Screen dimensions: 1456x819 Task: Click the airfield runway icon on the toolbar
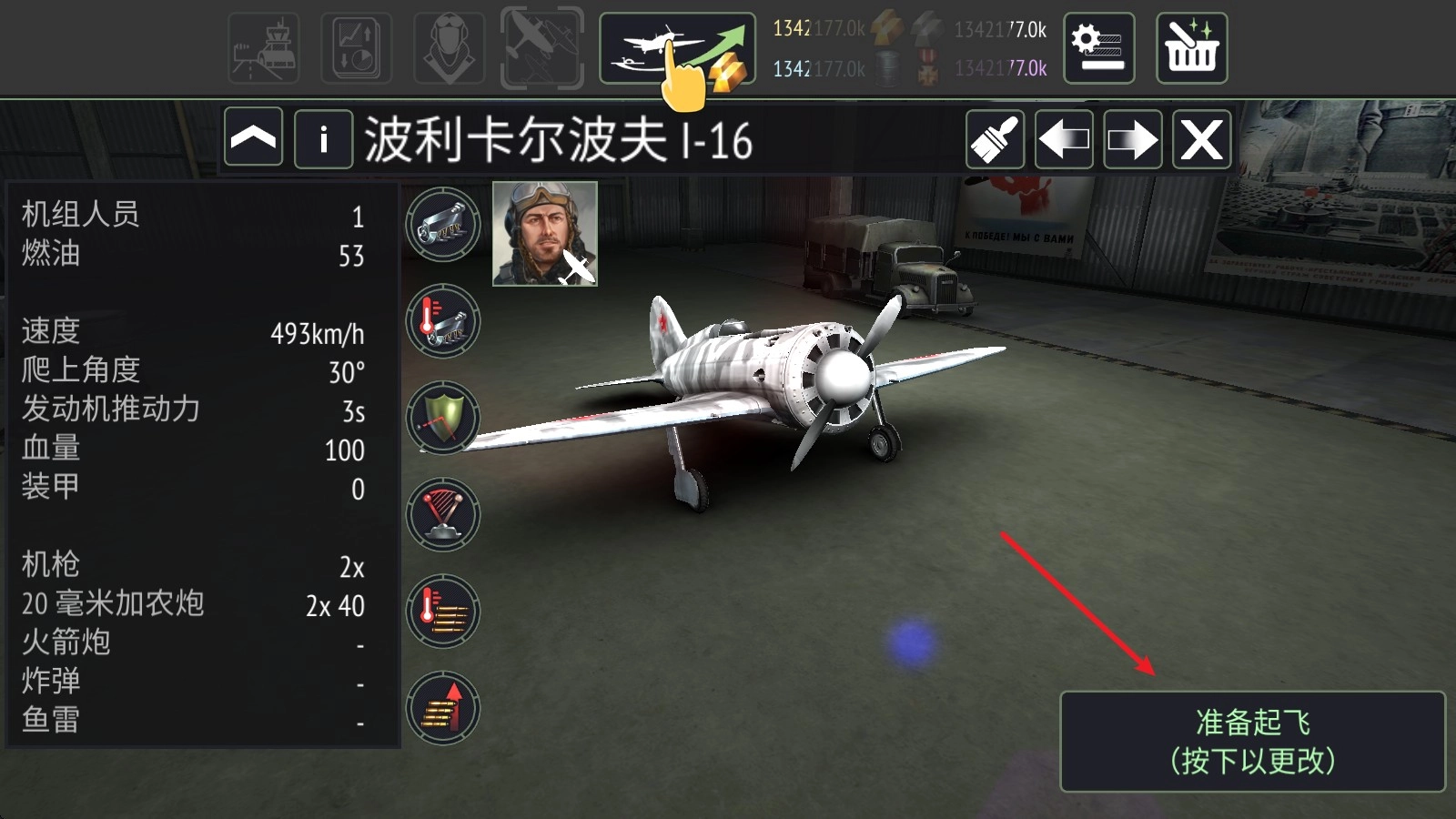point(264,47)
